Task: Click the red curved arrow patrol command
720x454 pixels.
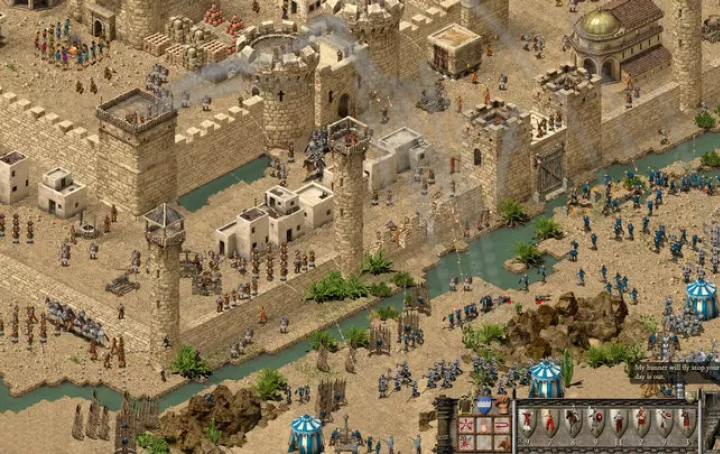Action: point(502,425)
